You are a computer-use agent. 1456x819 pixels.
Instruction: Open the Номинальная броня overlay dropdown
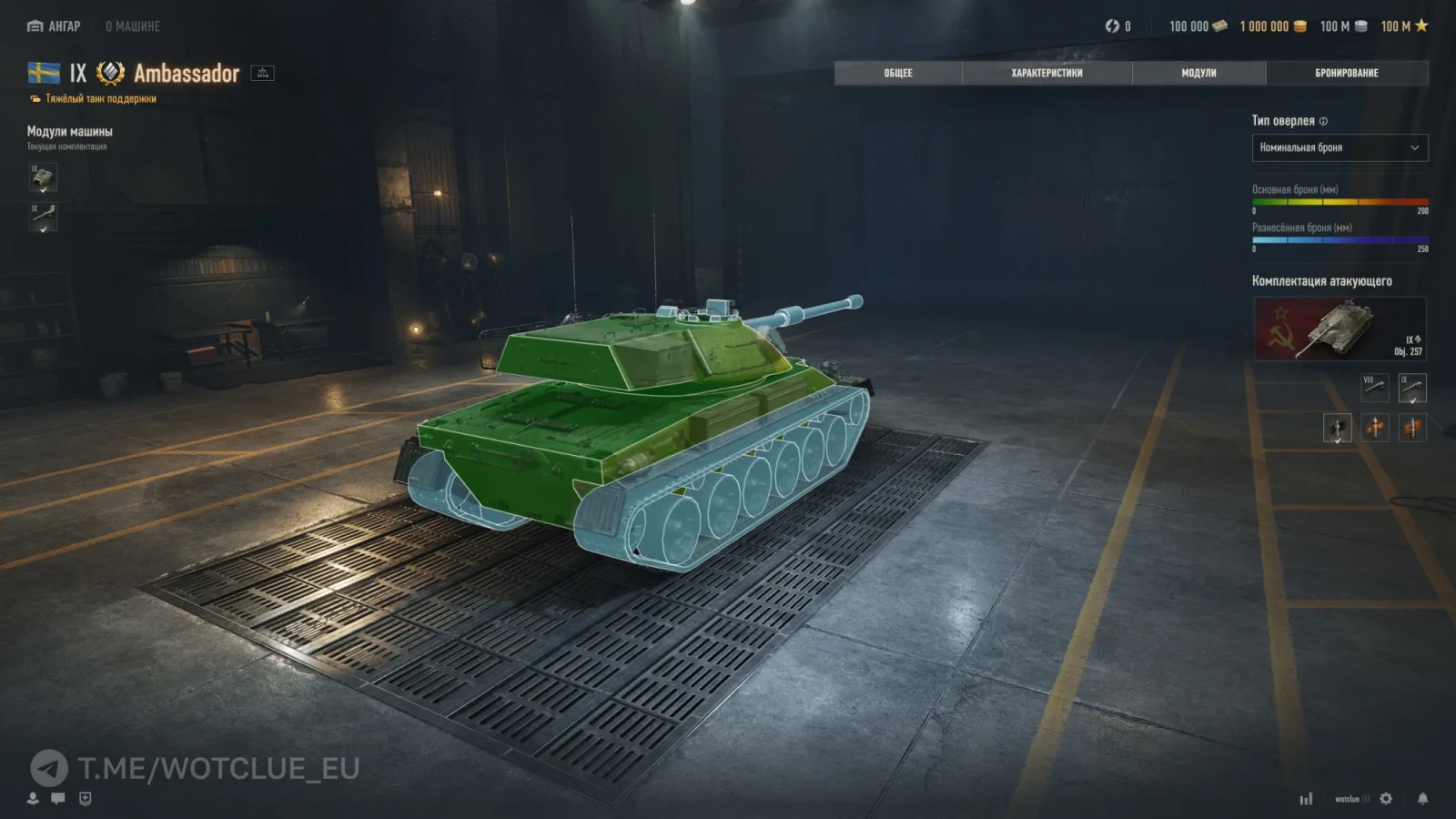click(x=1340, y=147)
